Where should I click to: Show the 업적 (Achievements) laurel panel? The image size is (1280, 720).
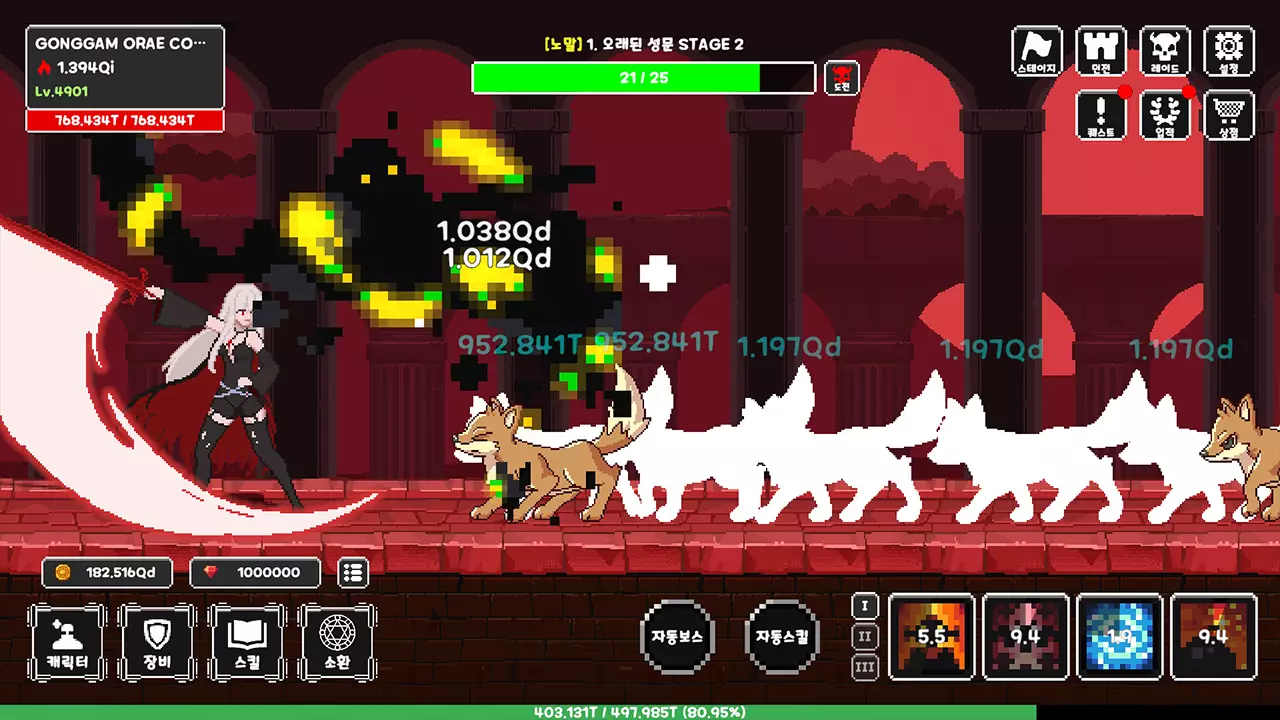[1165, 115]
